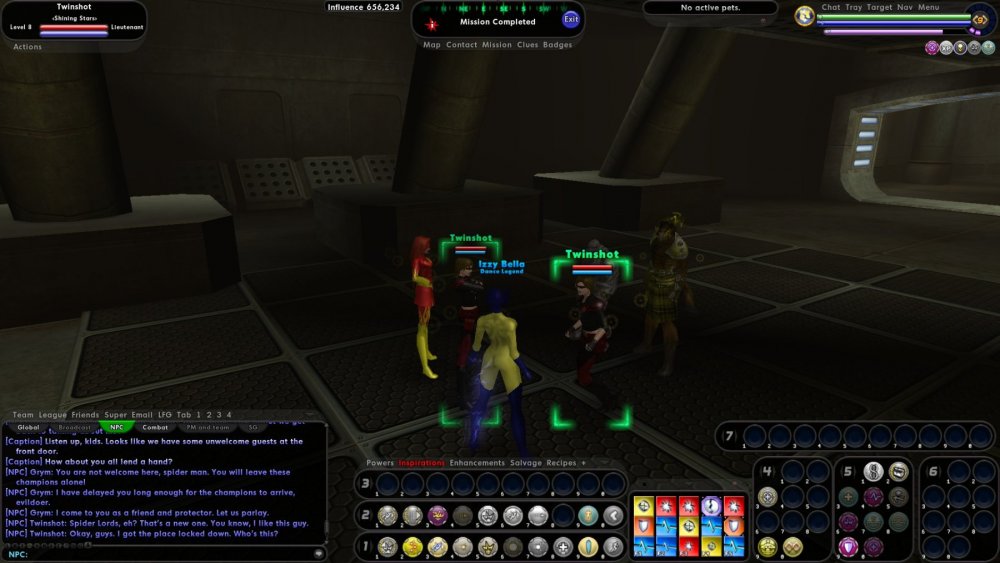Open the Powers list
The width and height of the screenshot is (1000, 563).
coord(380,463)
